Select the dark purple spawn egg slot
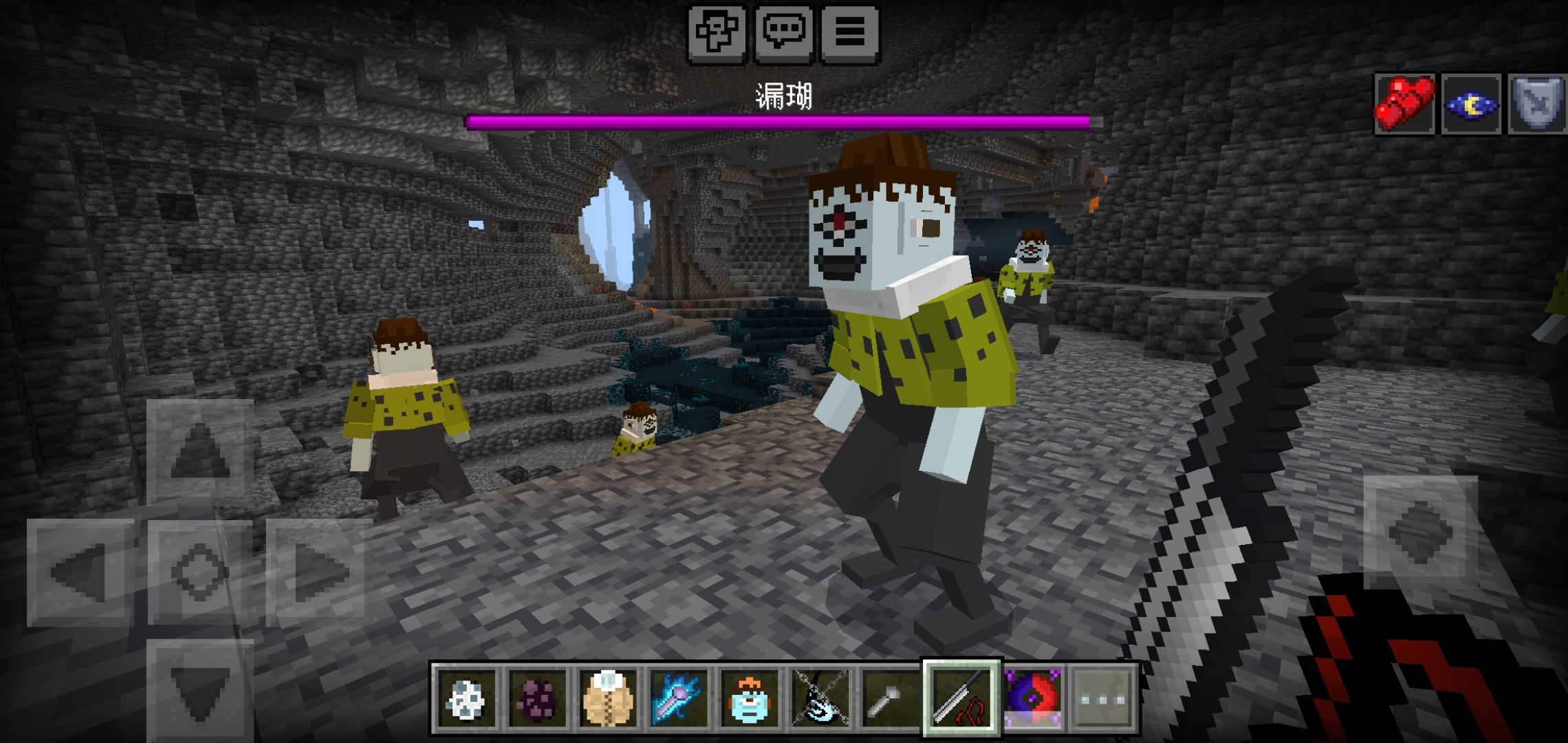This screenshot has height=743, width=1568. (x=538, y=698)
